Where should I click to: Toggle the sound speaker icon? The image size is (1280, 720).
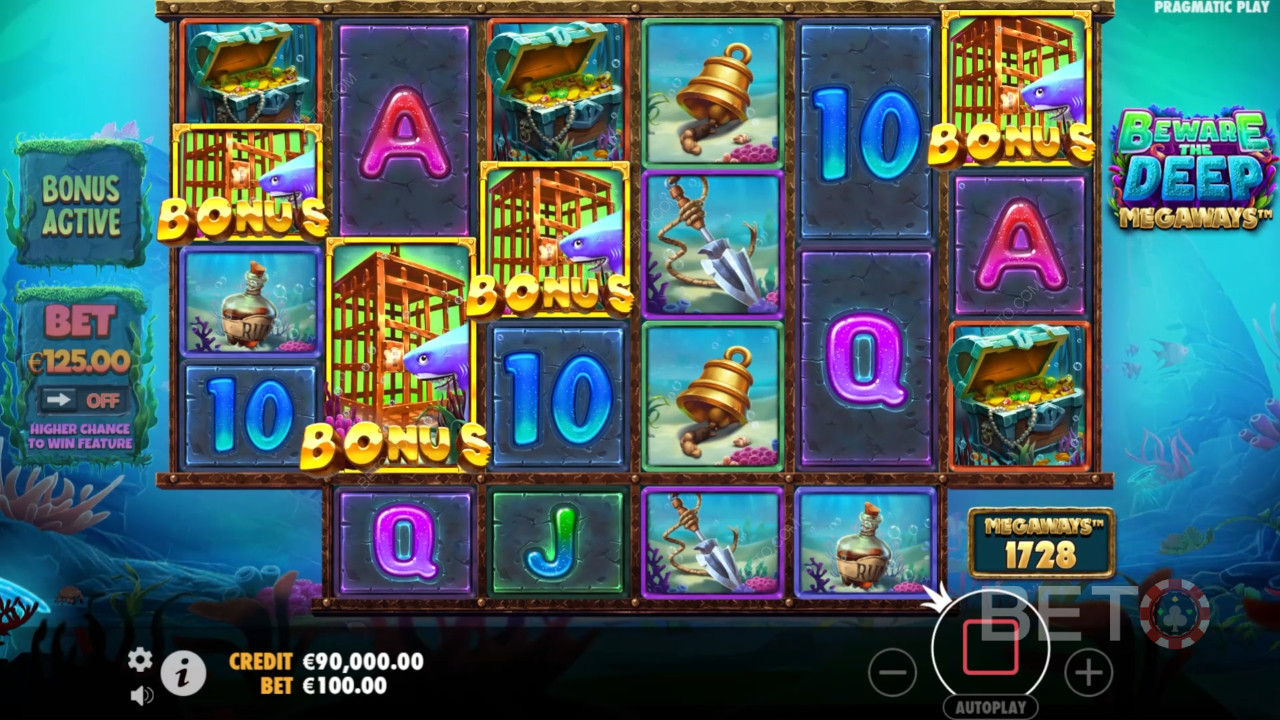141,694
